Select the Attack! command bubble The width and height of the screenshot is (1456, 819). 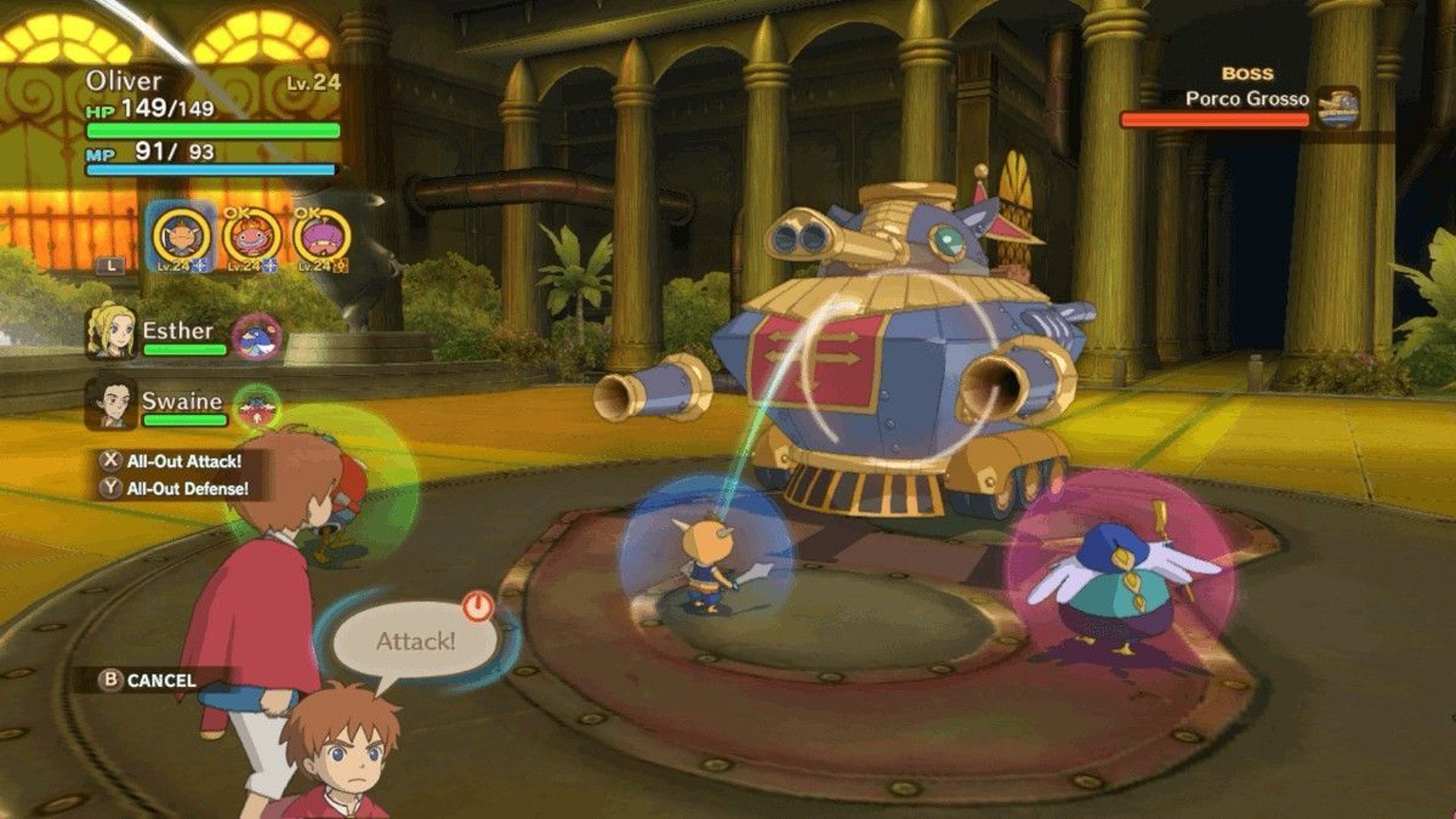click(x=416, y=641)
